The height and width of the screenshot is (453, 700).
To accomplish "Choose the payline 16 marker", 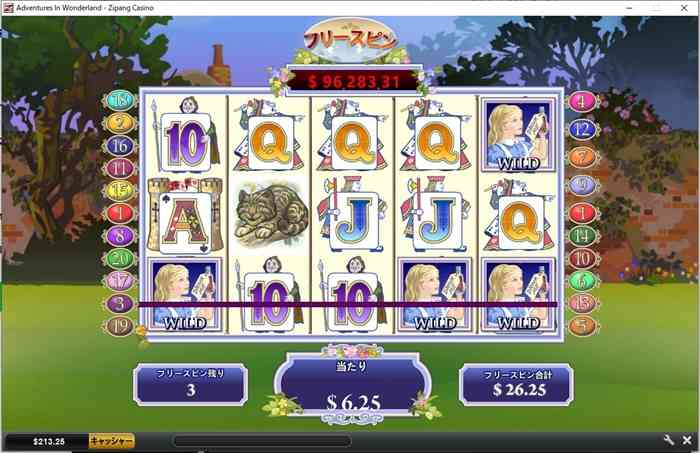I will pyautogui.click(x=120, y=145).
